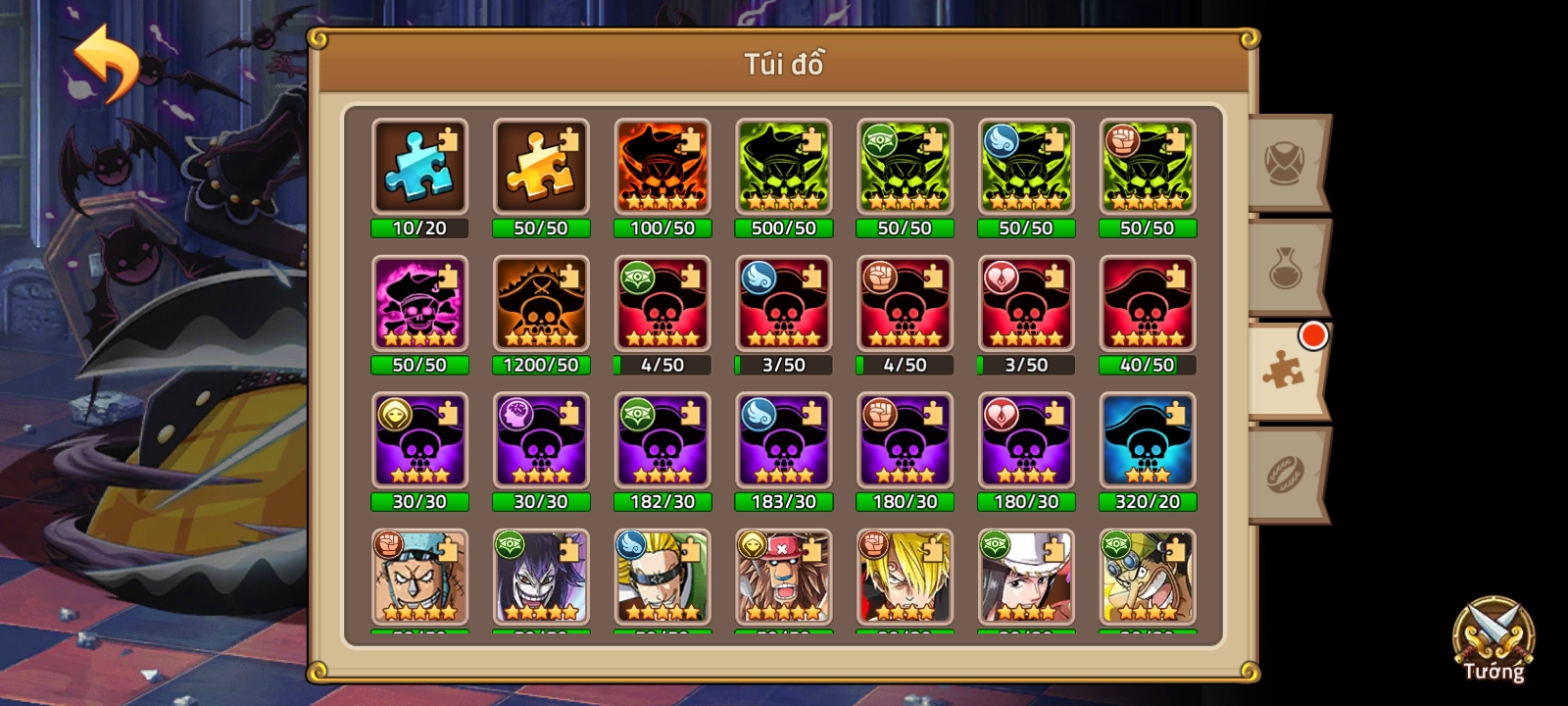Open the green skull shard showing 500/50

(784, 167)
